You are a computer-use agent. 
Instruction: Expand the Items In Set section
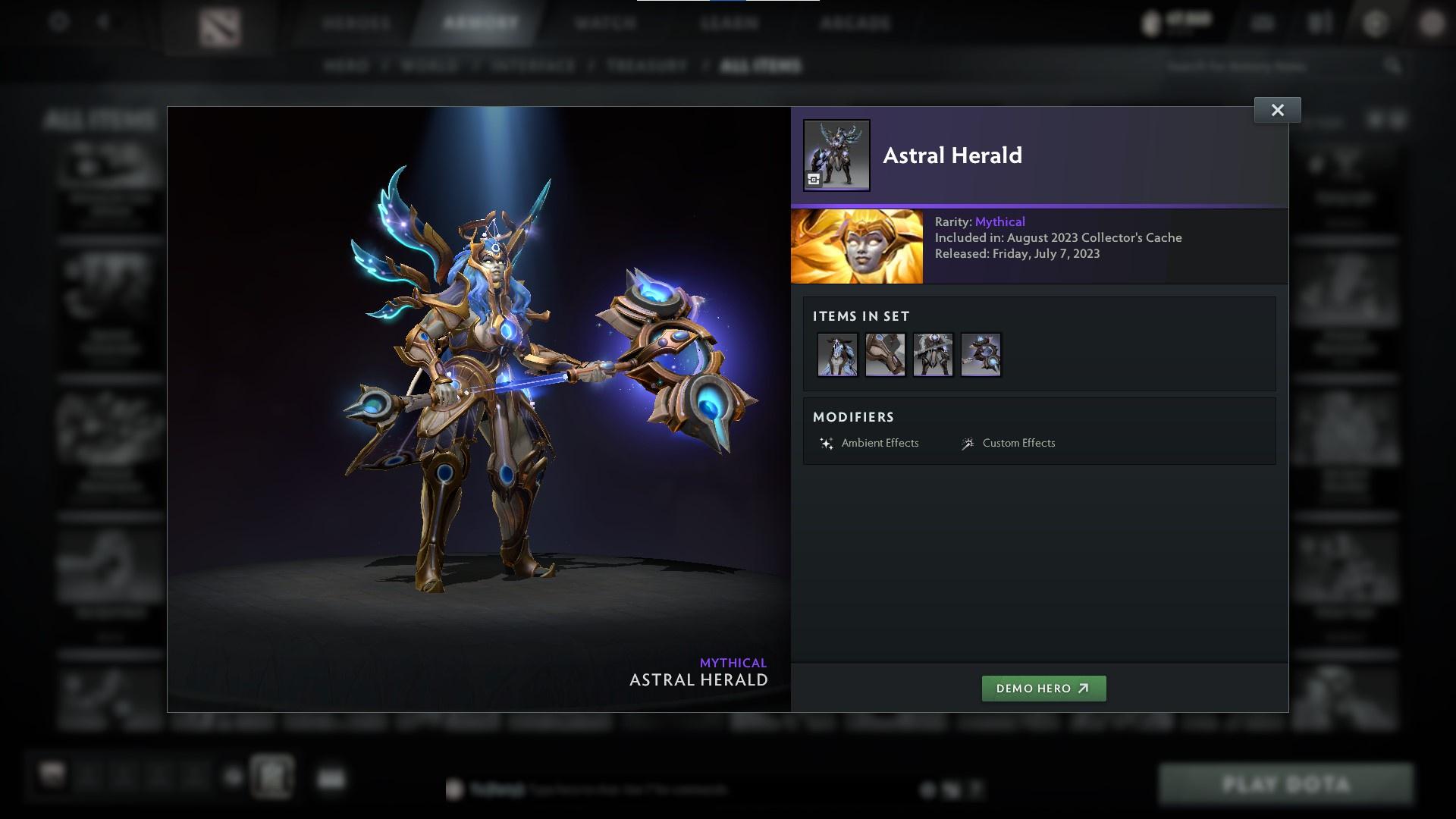[x=861, y=316]
